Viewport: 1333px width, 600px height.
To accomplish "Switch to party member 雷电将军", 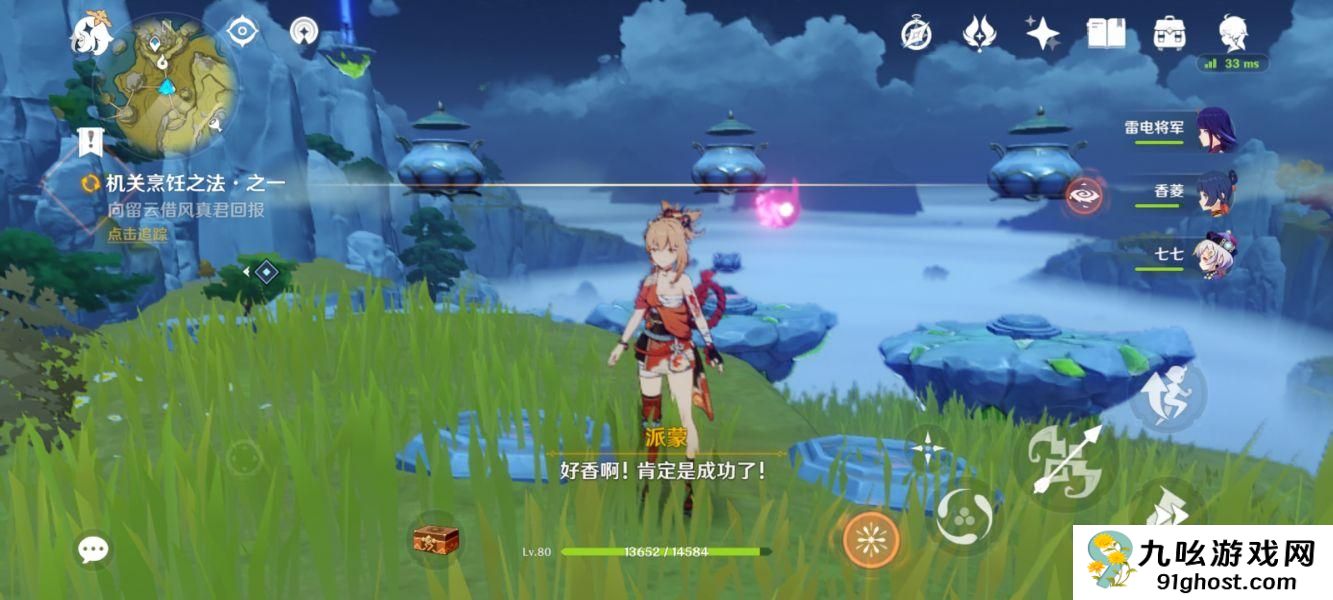I will pyautogui.click(x=1212, y=130).
